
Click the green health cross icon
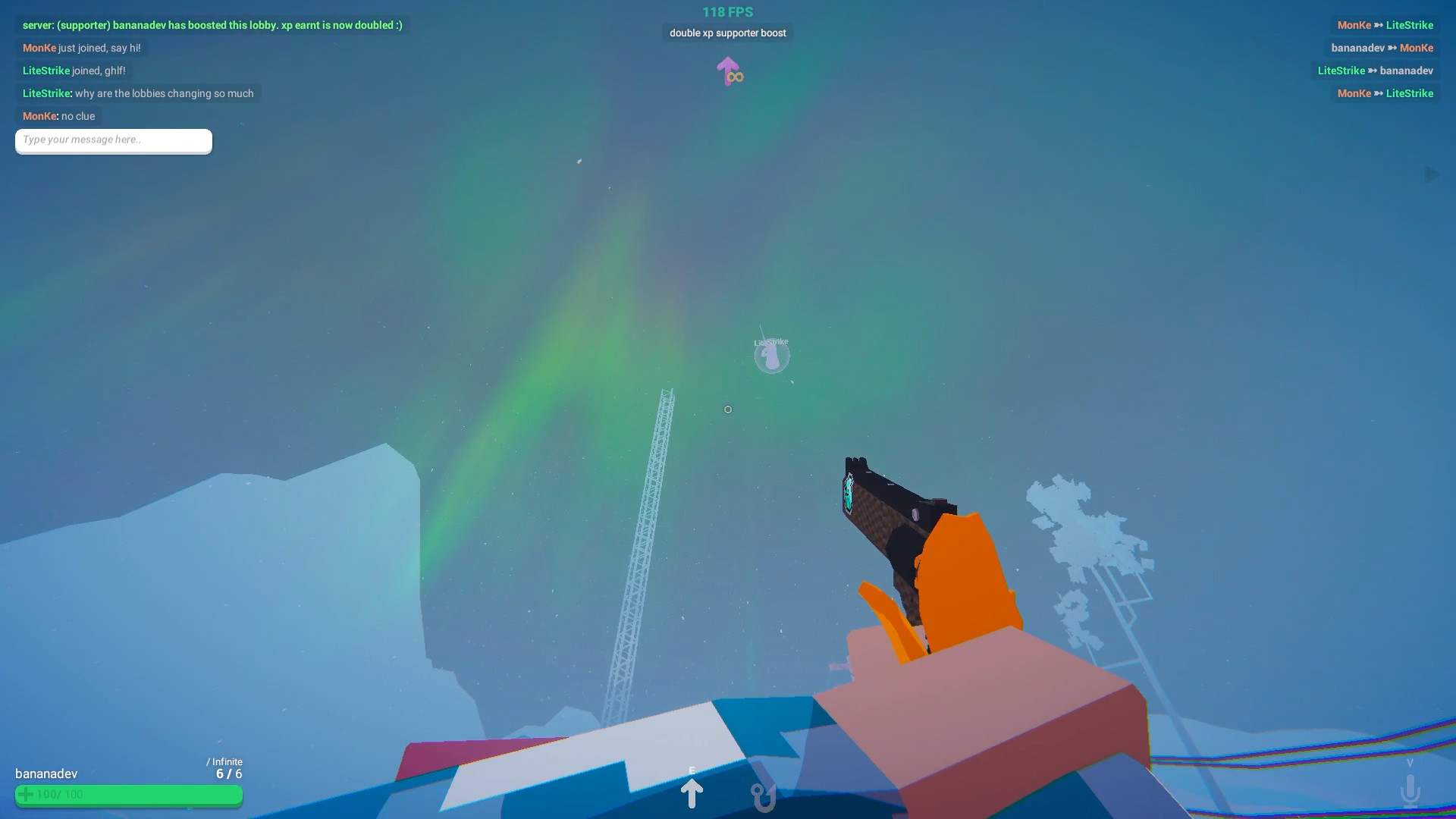(26, 795)
